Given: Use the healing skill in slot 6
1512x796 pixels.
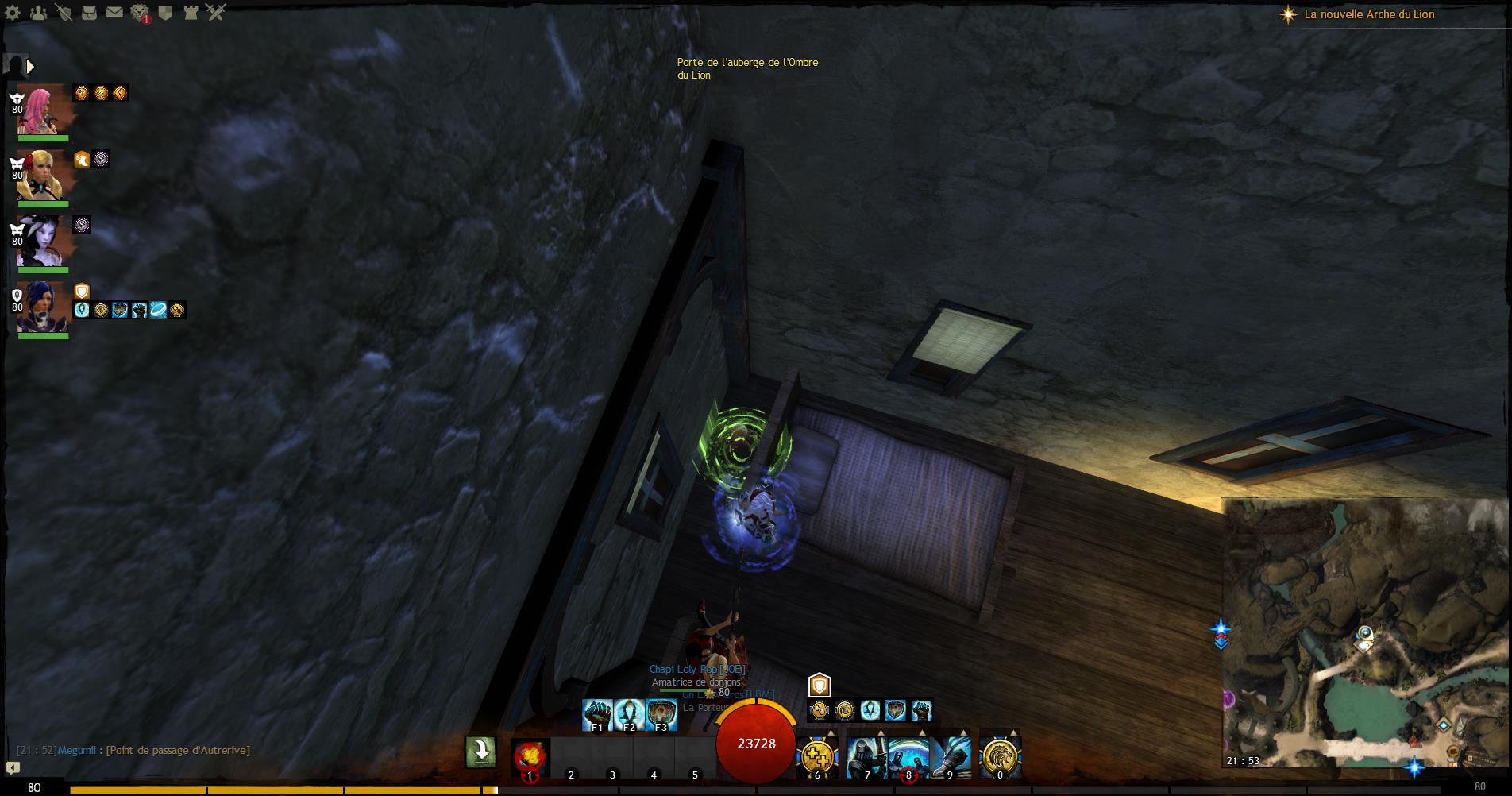Looking at the screenshot, I should [x=817, y=756].
